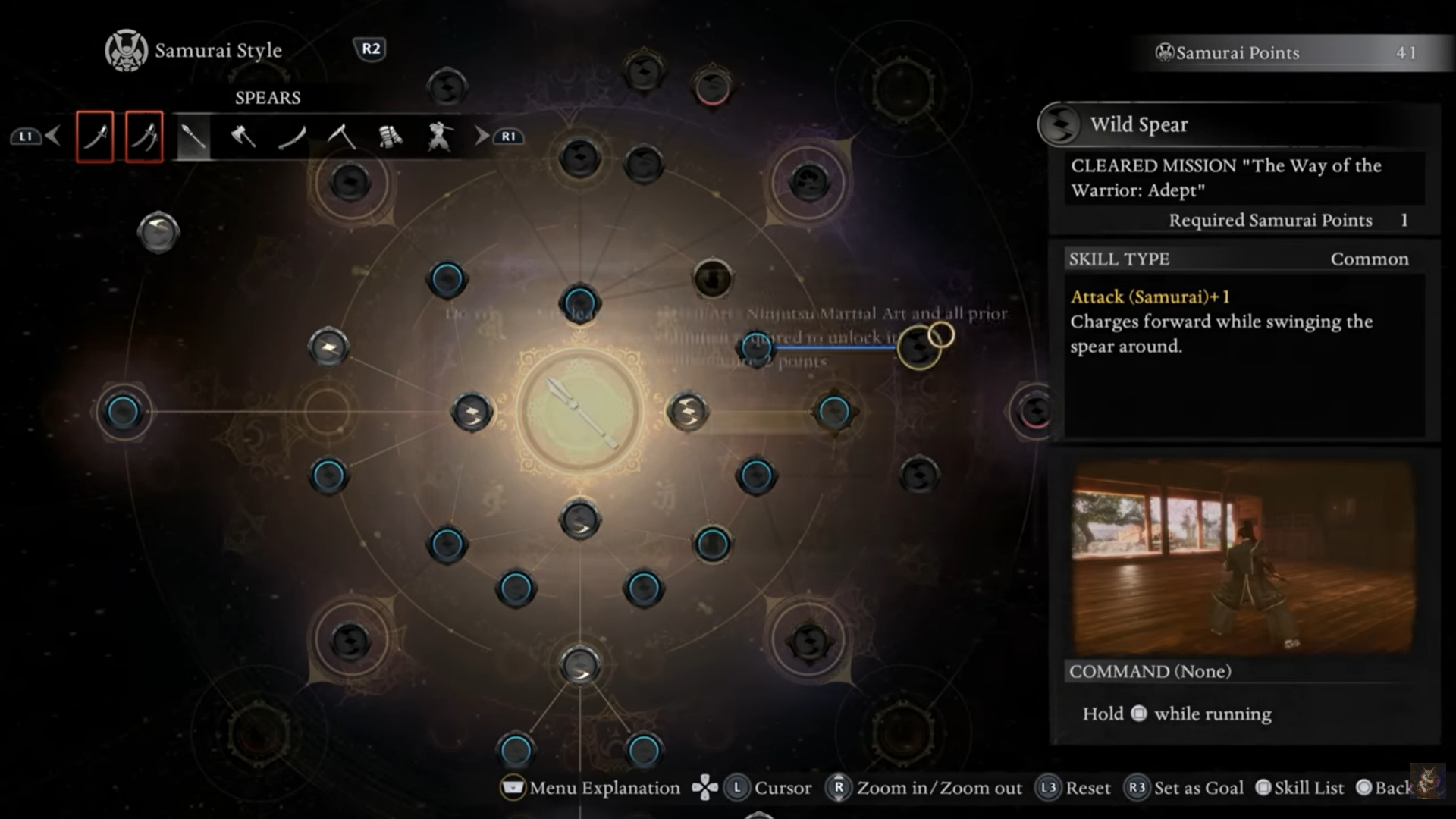This screenshot has width=1456, height=819.
Task: Select the skill node with red arc
Action: [x=712, y=87]
